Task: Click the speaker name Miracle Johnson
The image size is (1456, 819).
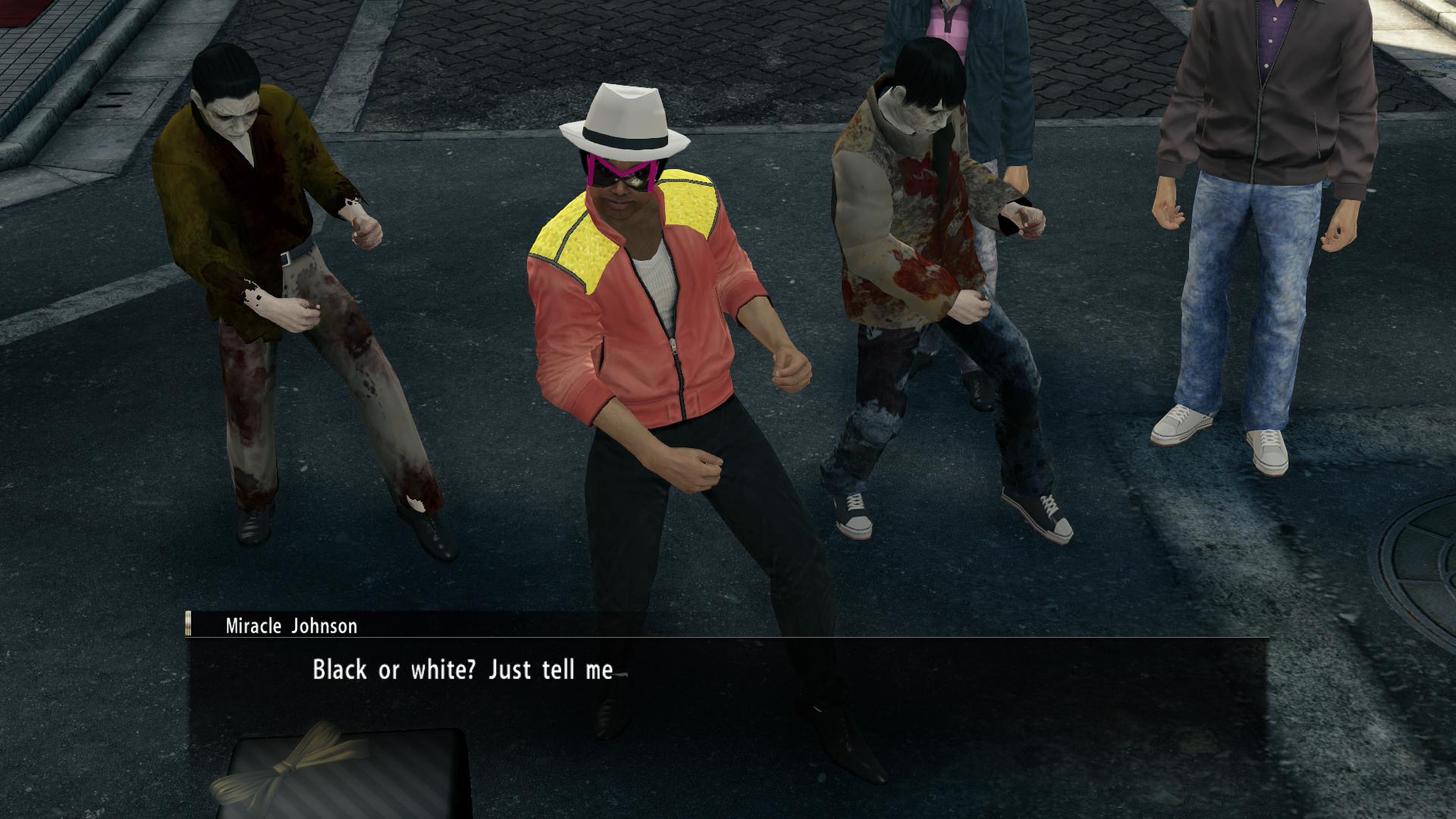Action: (x=290, y=626)
